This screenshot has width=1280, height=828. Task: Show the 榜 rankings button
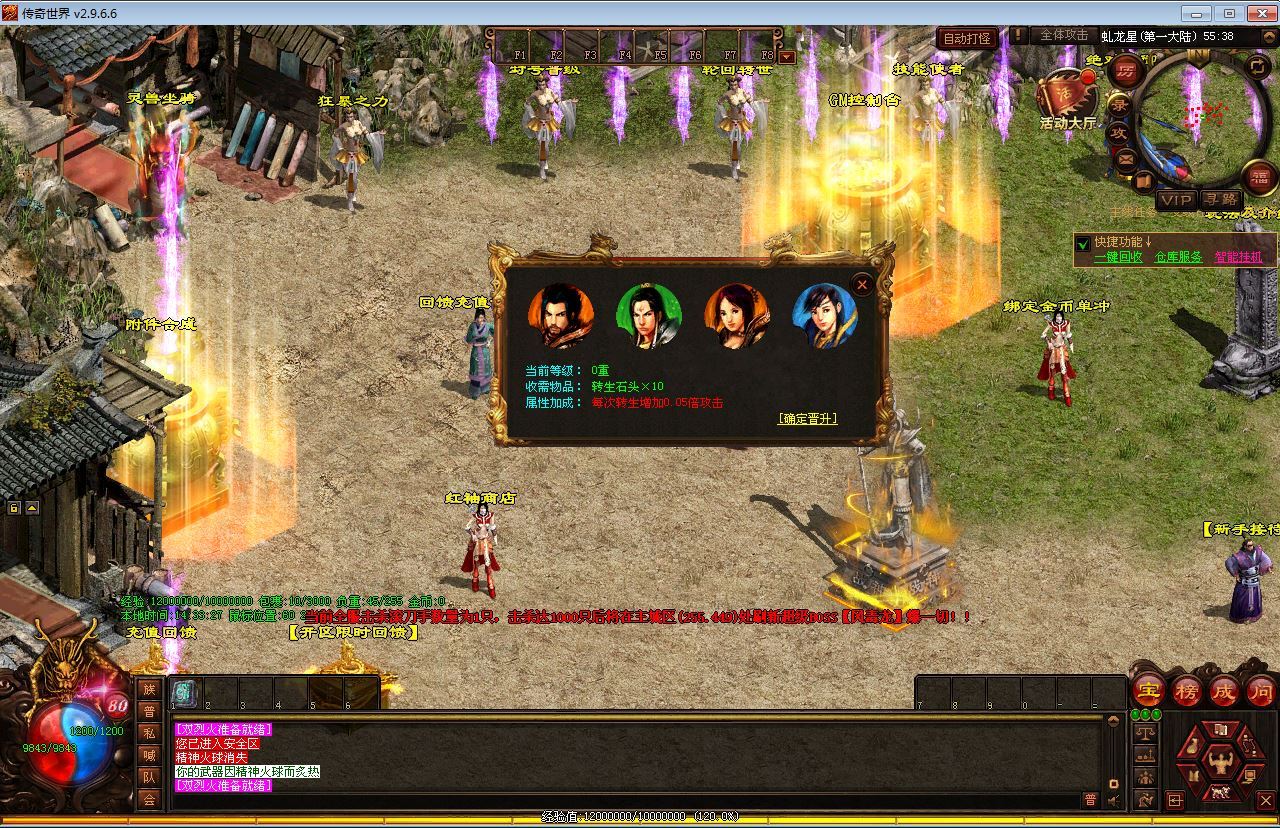(1187, 691)
